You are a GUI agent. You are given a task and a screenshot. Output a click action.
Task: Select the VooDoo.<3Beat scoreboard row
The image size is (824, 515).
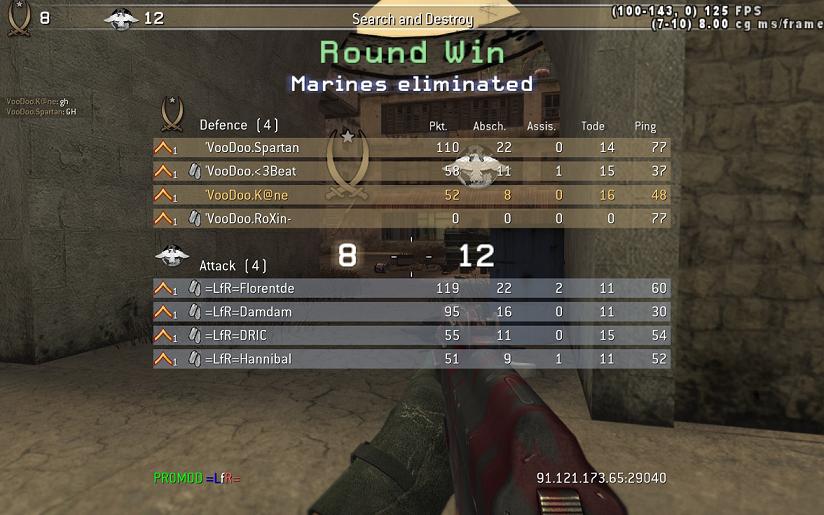click(252, 171)
